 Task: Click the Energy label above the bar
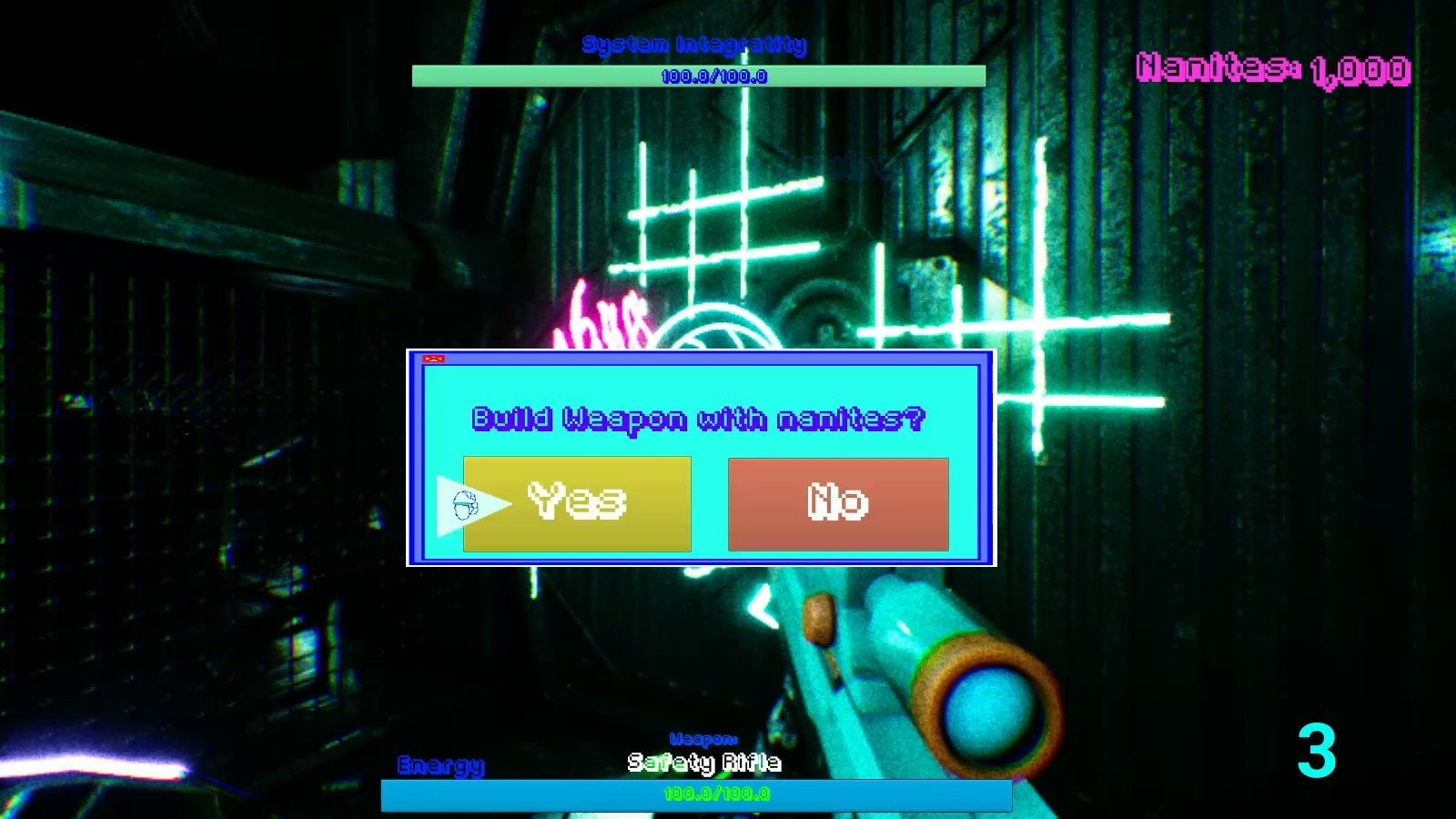(440, 764)
